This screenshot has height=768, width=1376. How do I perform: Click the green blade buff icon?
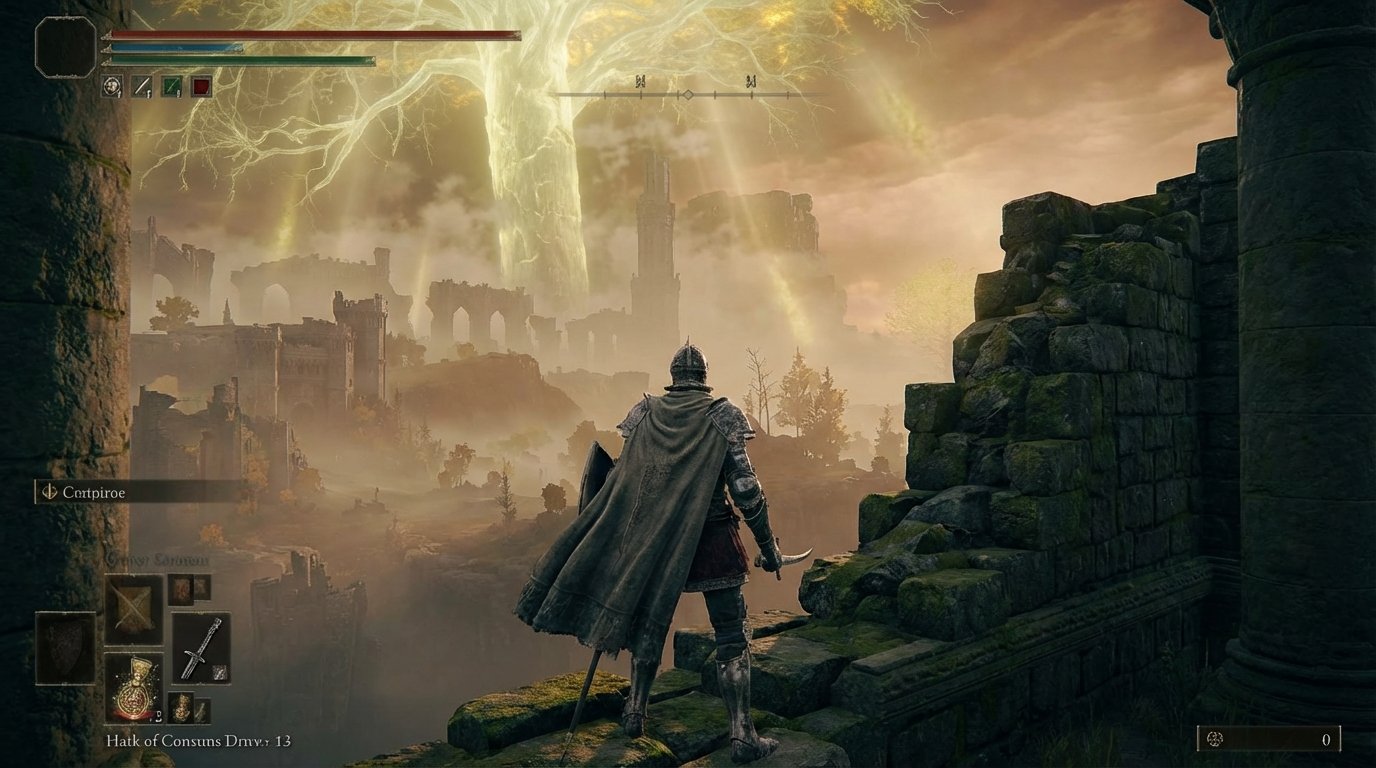[x=171, y=87]
